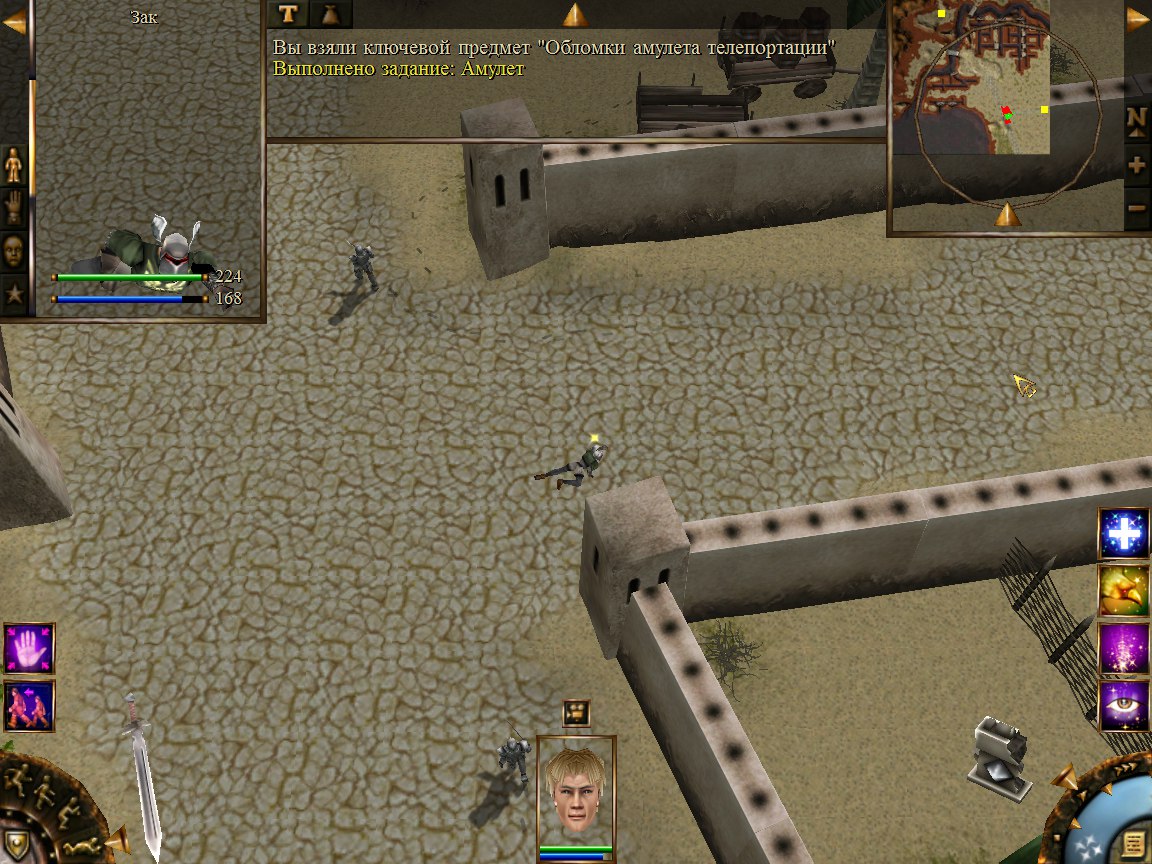The height and width of the screenshot is (864, 1152).
Task: Cast the blue healing cross spell
Action: click(1124, 534)
